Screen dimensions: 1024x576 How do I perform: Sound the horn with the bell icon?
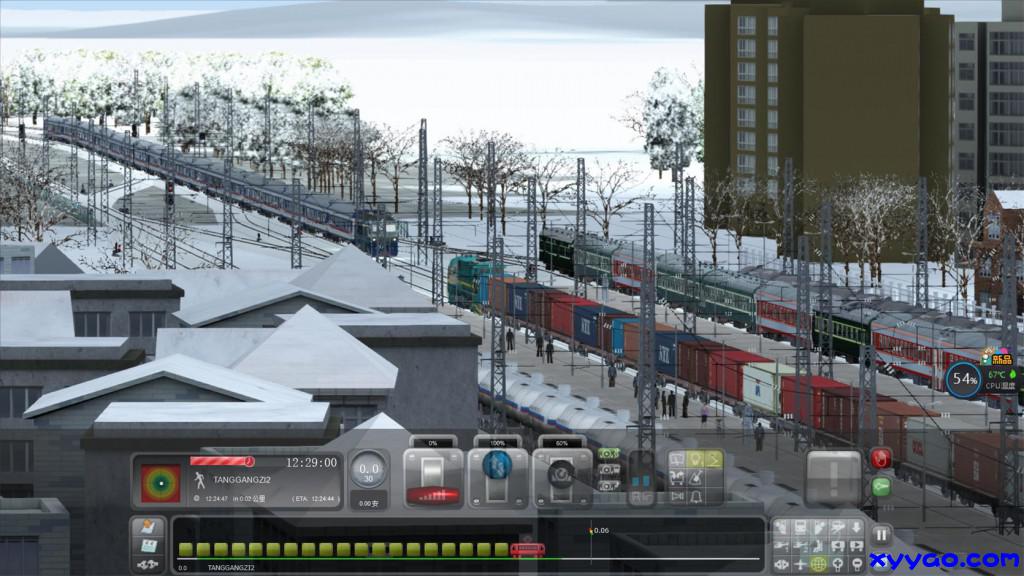point(695,495)
